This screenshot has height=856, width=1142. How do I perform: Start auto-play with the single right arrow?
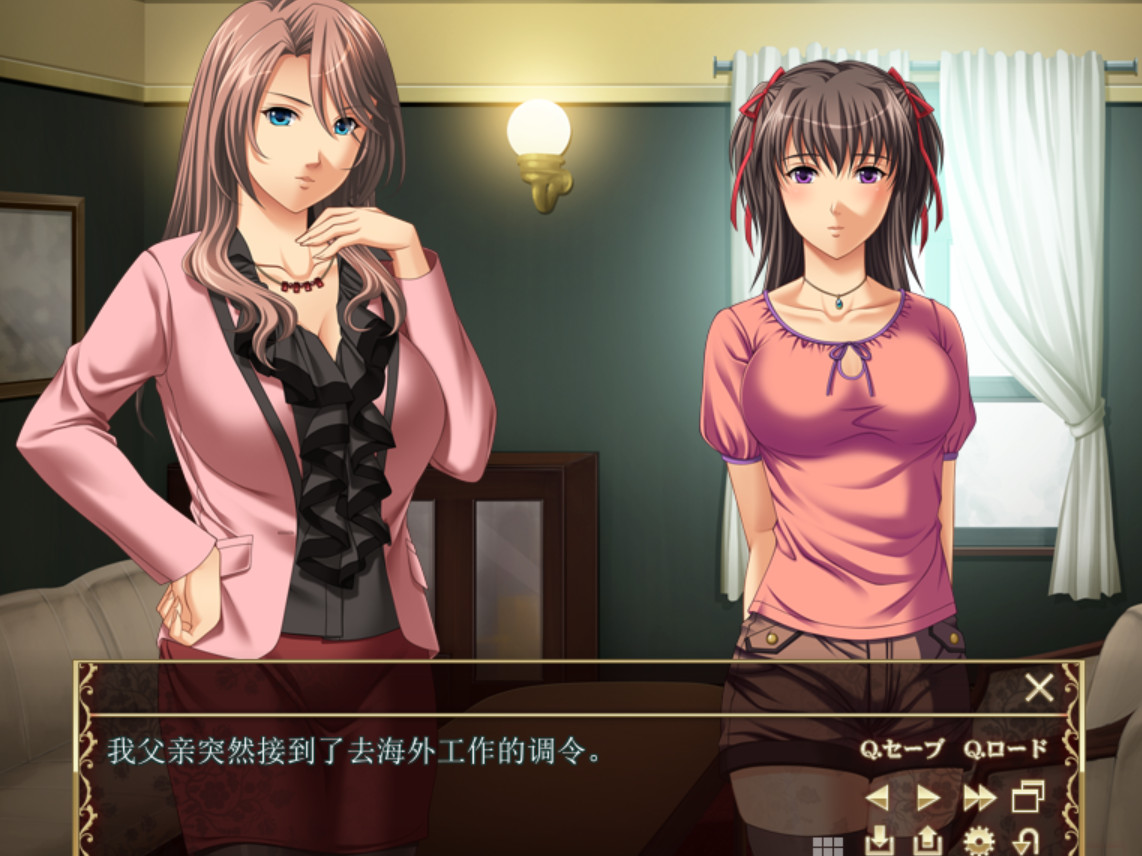928,797
